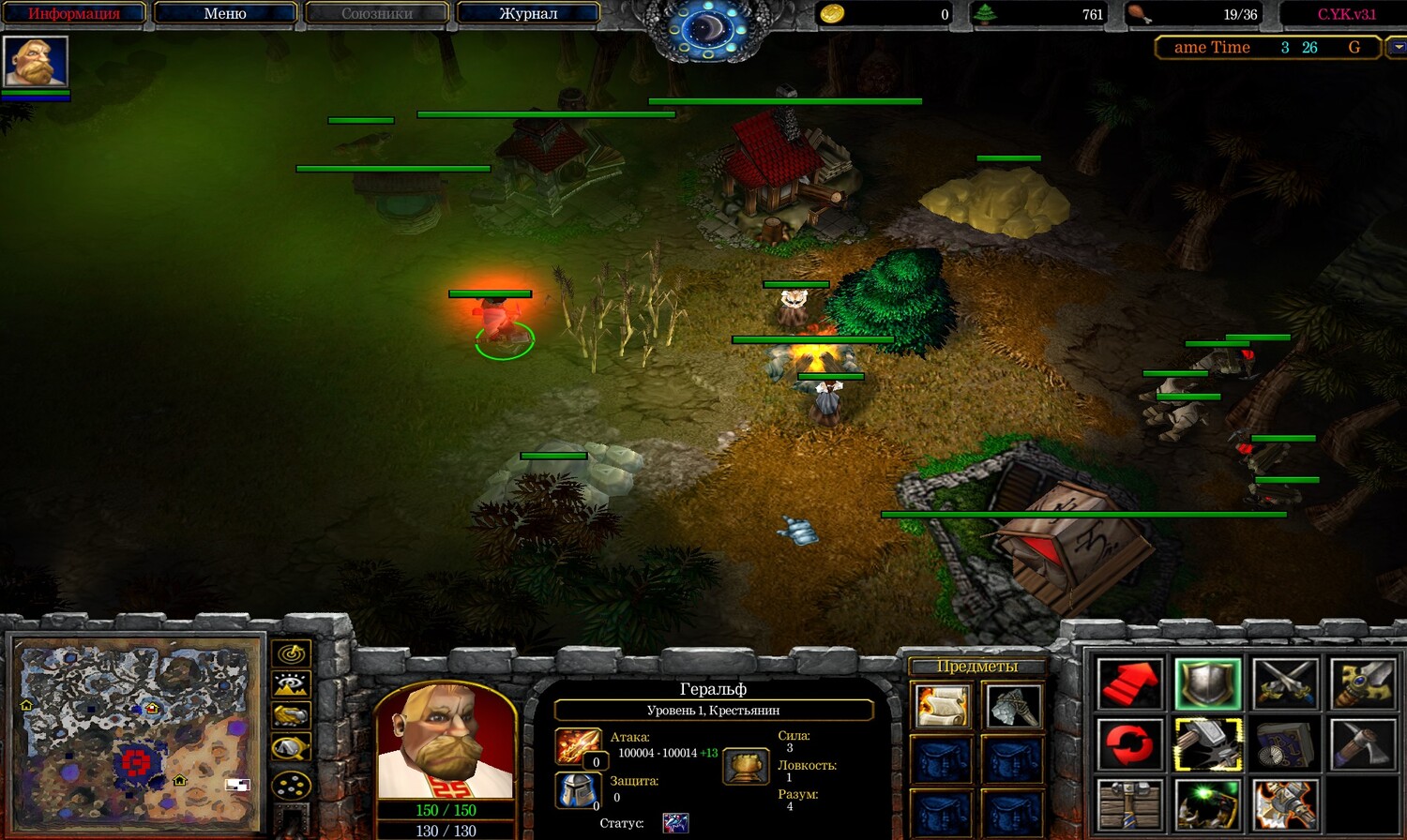The height and width of the screenshot is (840, 1407).
Task: Choose the shield Hold Position command
Action: [x=1207, y=683]
